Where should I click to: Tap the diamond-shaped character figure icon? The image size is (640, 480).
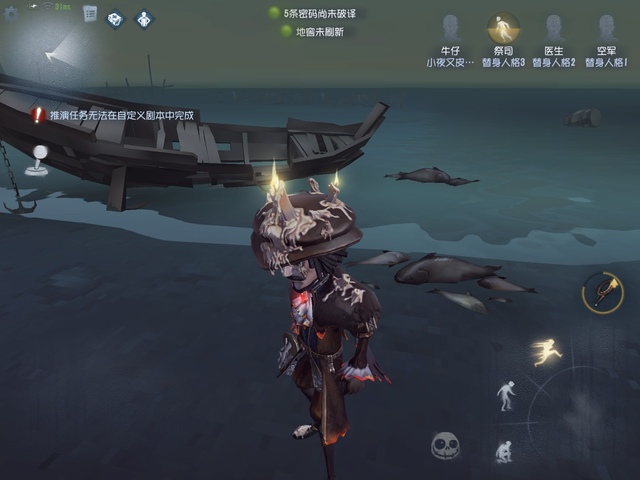[x=143, y=19]
